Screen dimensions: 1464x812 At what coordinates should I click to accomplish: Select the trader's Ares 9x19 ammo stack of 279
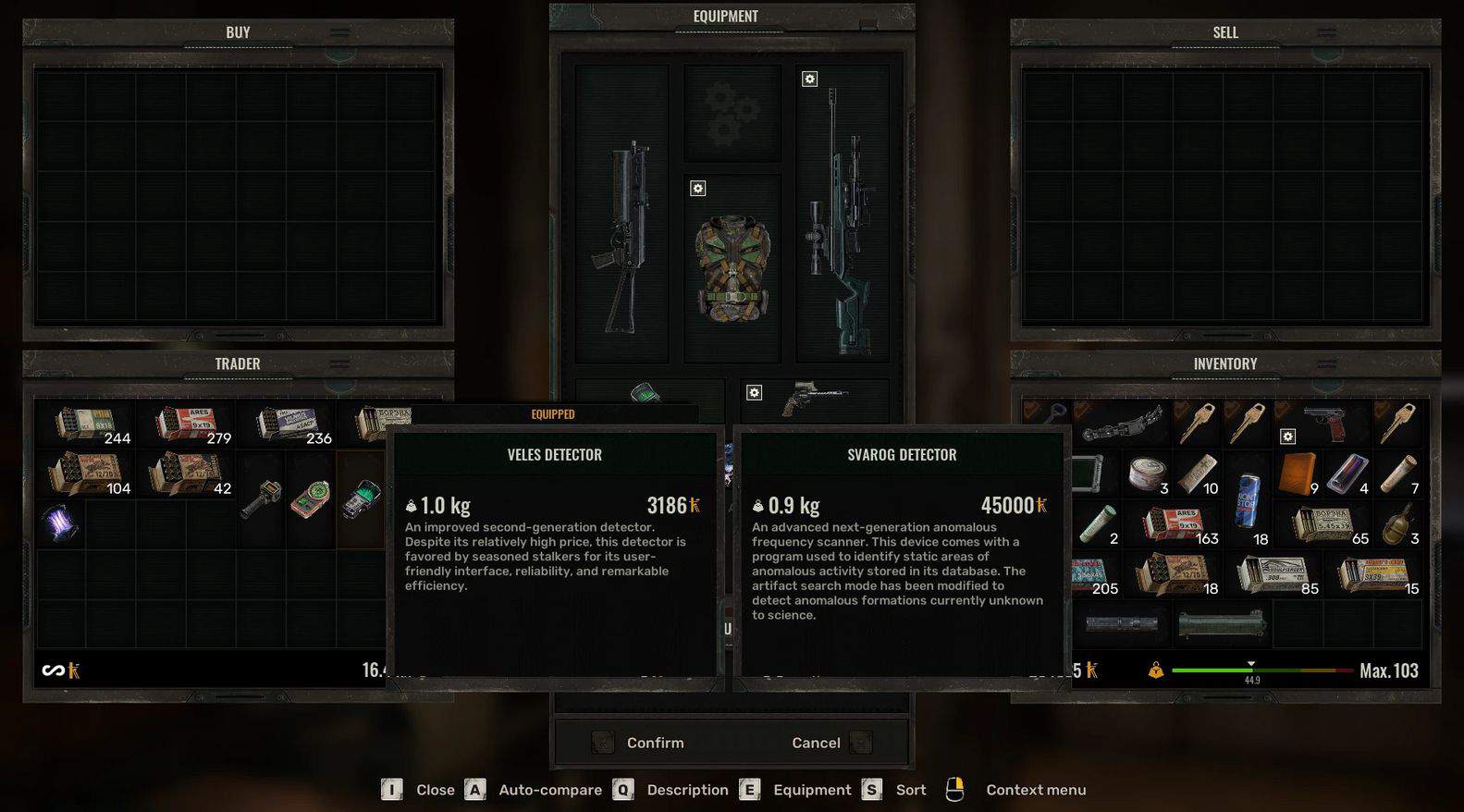coord(186,424)
